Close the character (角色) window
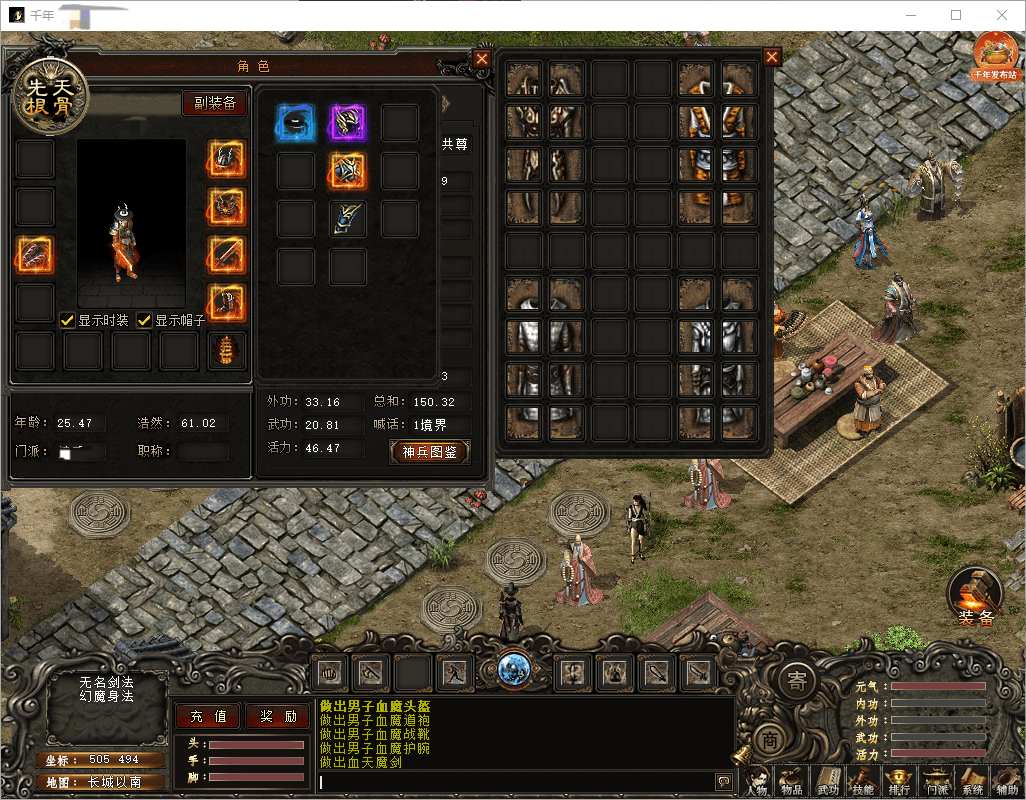 click(x=482, y=59)
